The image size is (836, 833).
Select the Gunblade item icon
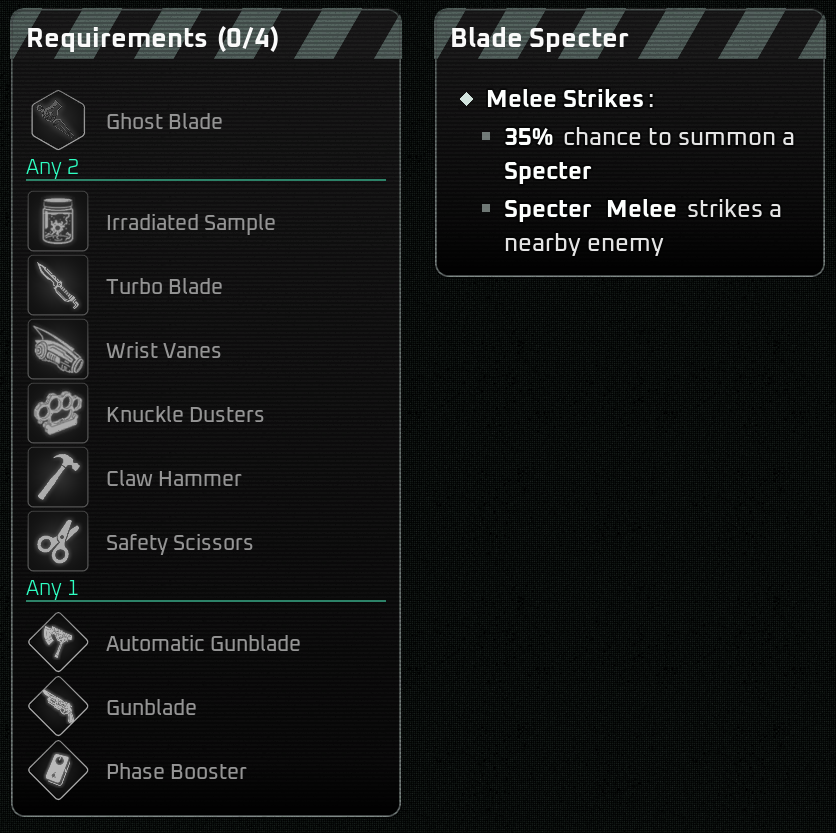click(58, 707)
